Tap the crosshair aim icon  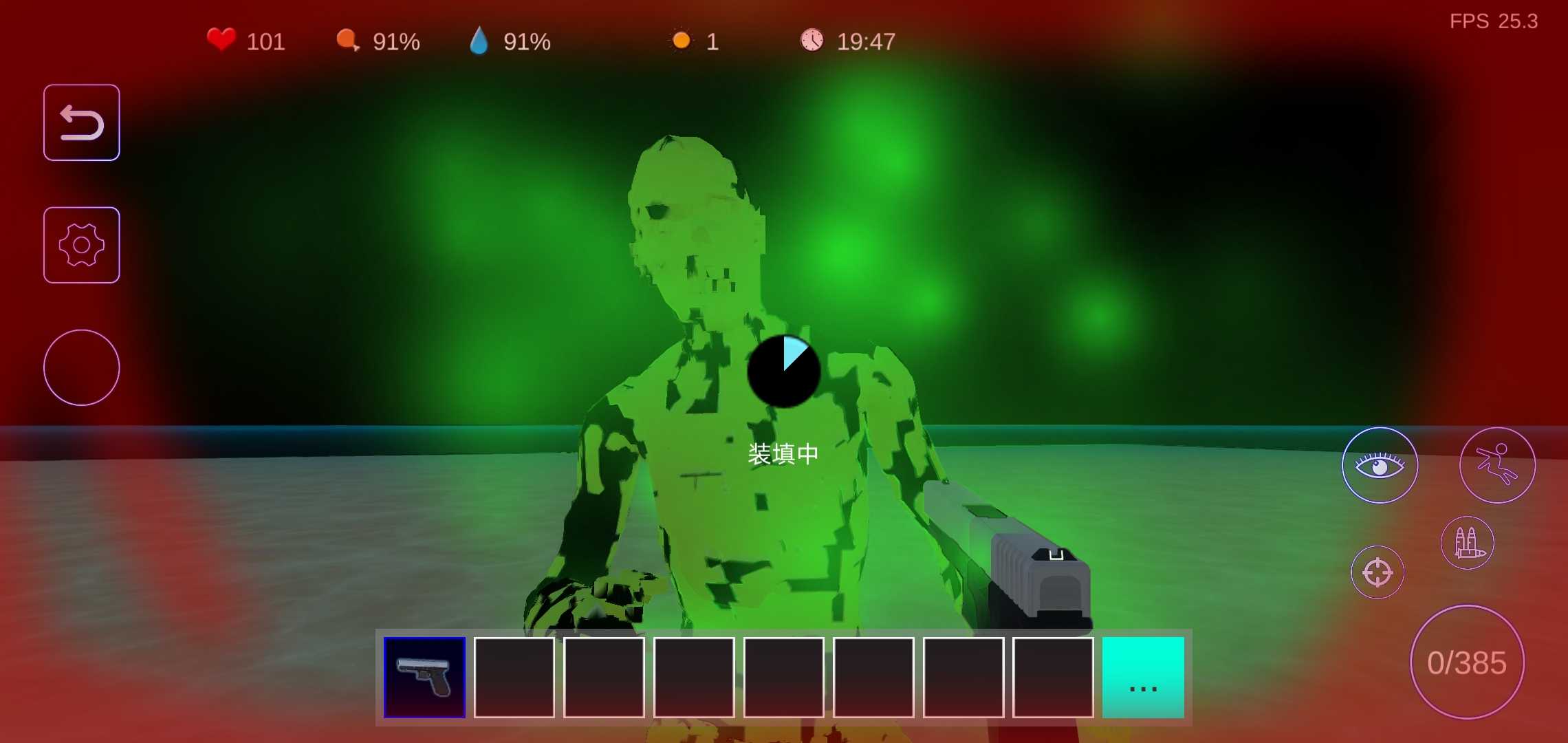[1378, 572]
